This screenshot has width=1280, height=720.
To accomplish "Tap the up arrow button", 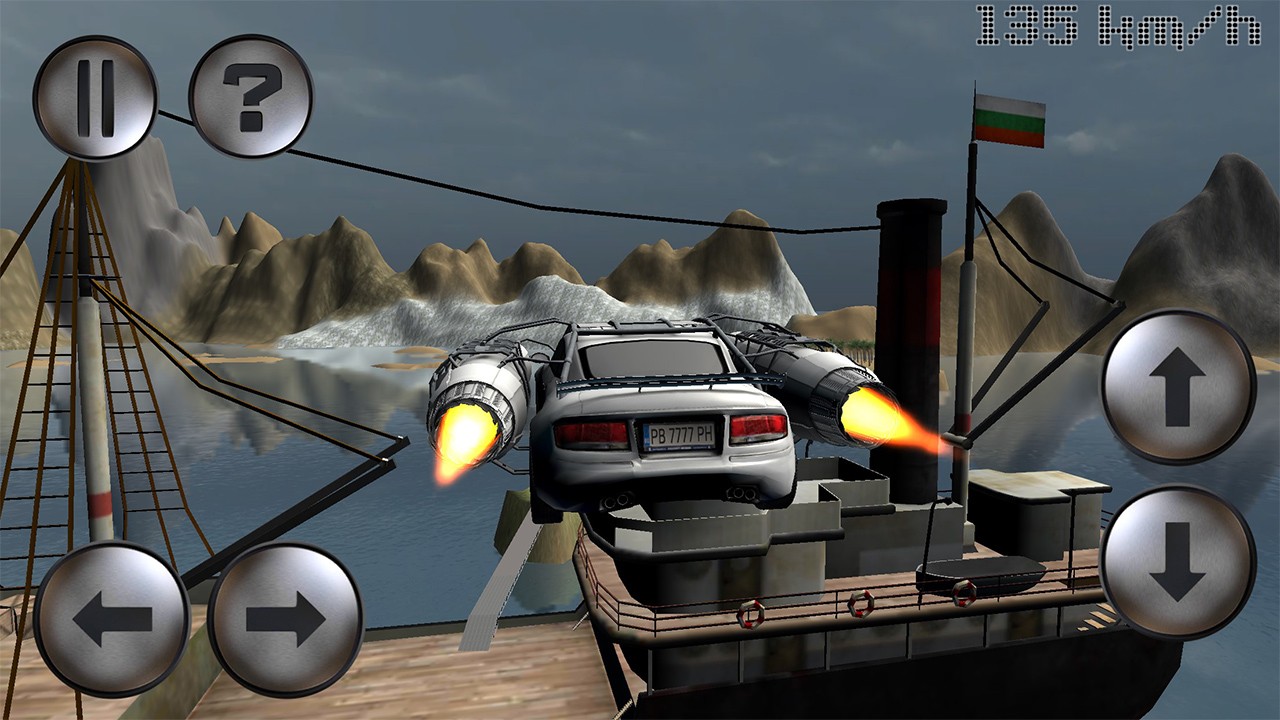I will 1178,387.
